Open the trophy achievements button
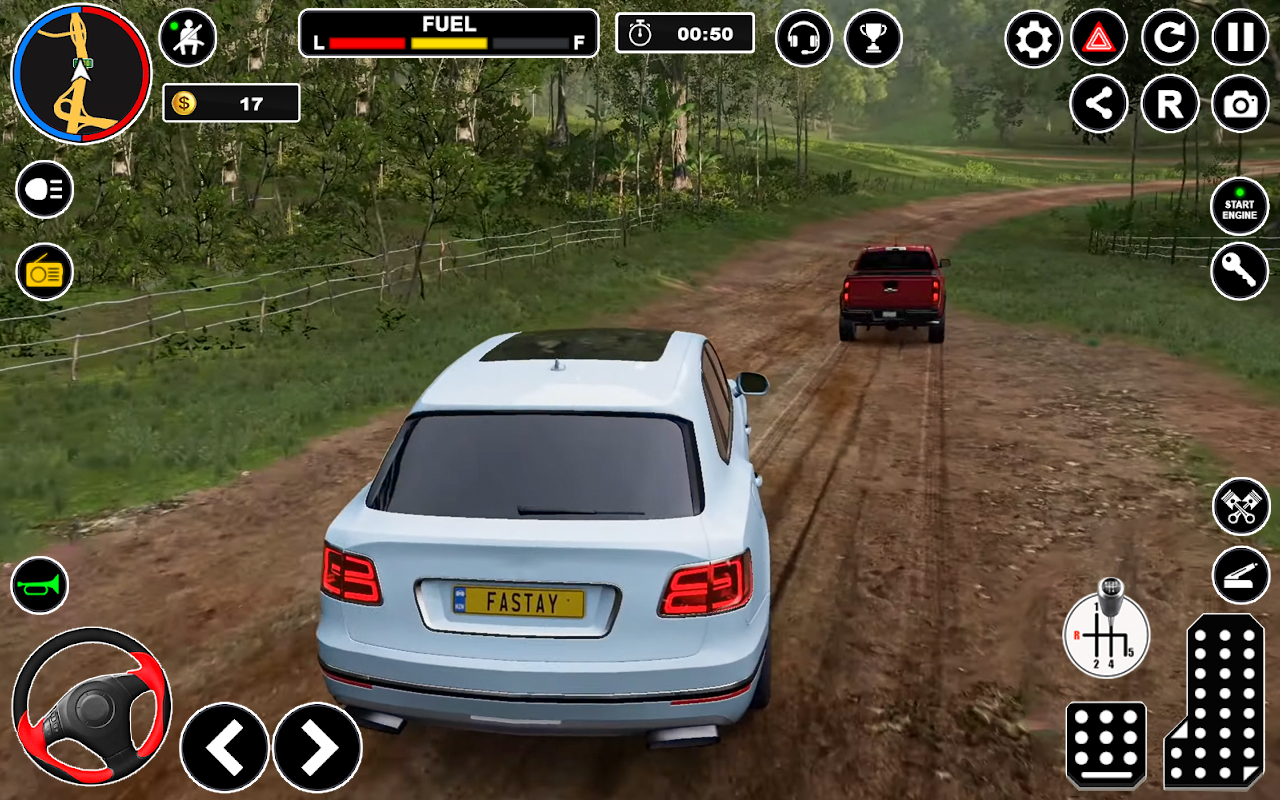This screenshot has height=800, width=1280. (873, 38)
